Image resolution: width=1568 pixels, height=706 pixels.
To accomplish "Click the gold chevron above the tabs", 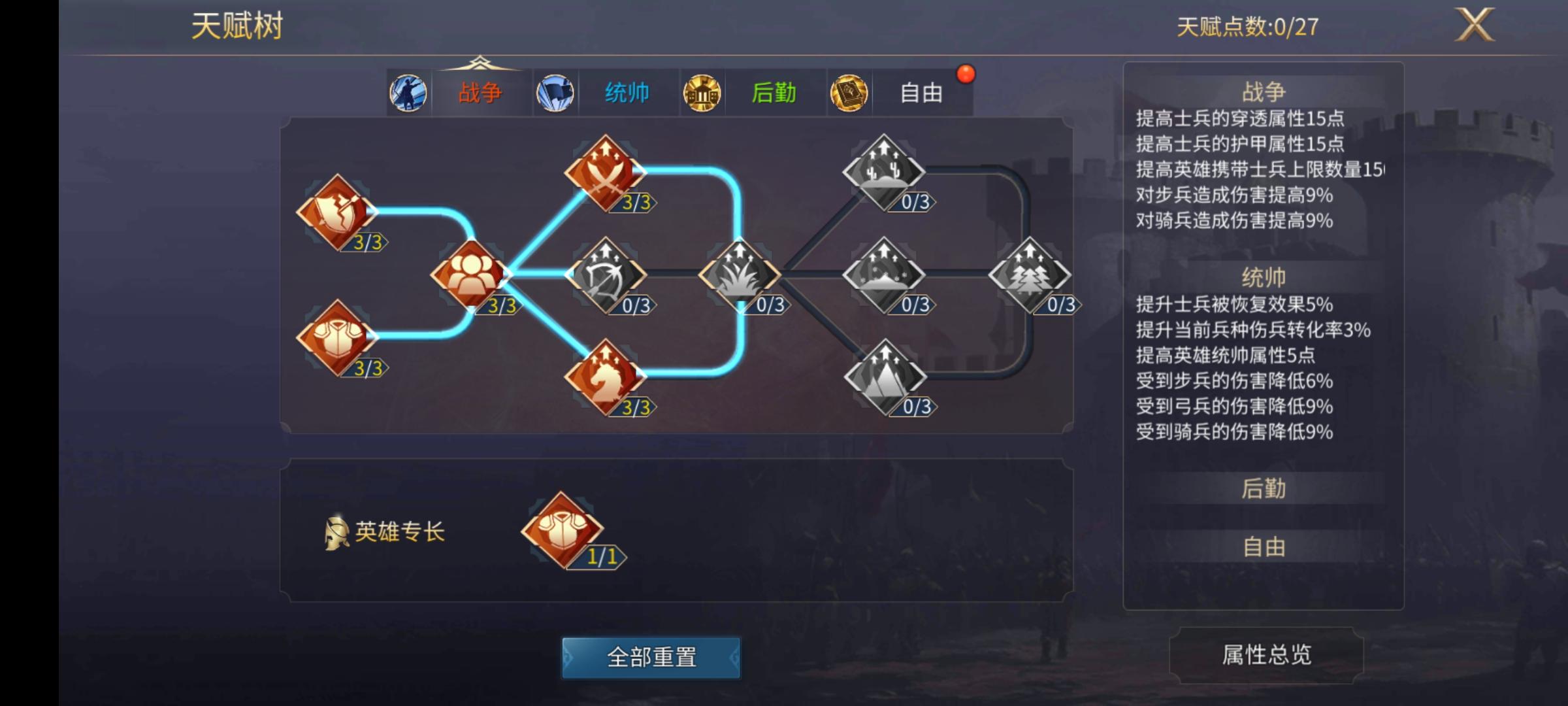I will click(481, 63).
